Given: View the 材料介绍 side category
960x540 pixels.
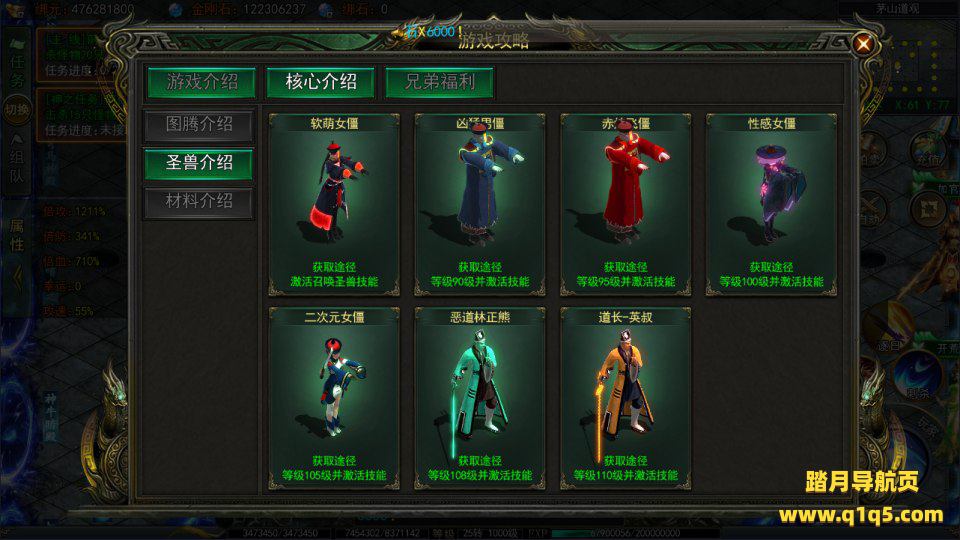Looking at the screenshot, I should tap(198, 201).
